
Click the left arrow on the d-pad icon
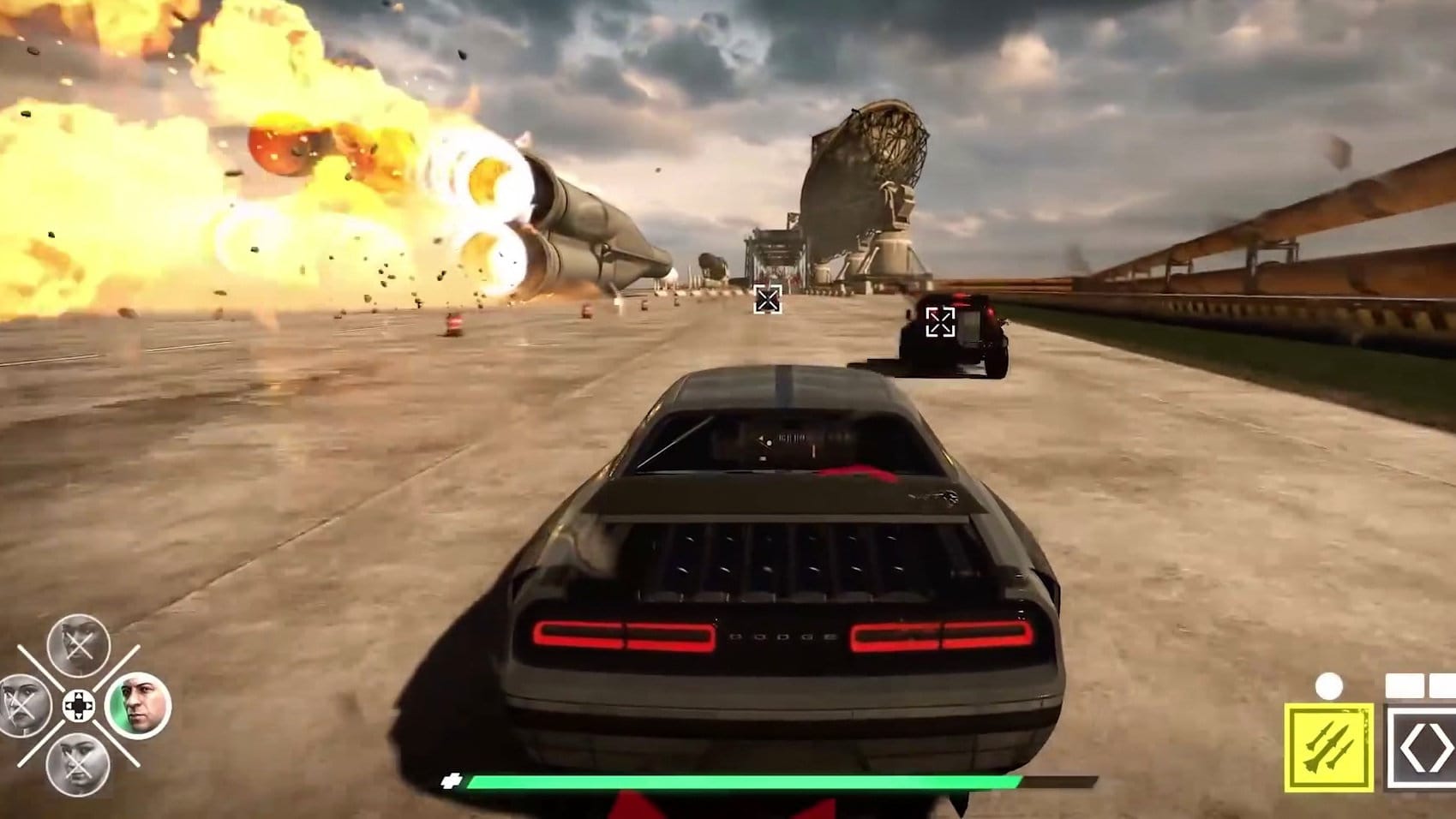pyautogui.click(x=69, y=706)
